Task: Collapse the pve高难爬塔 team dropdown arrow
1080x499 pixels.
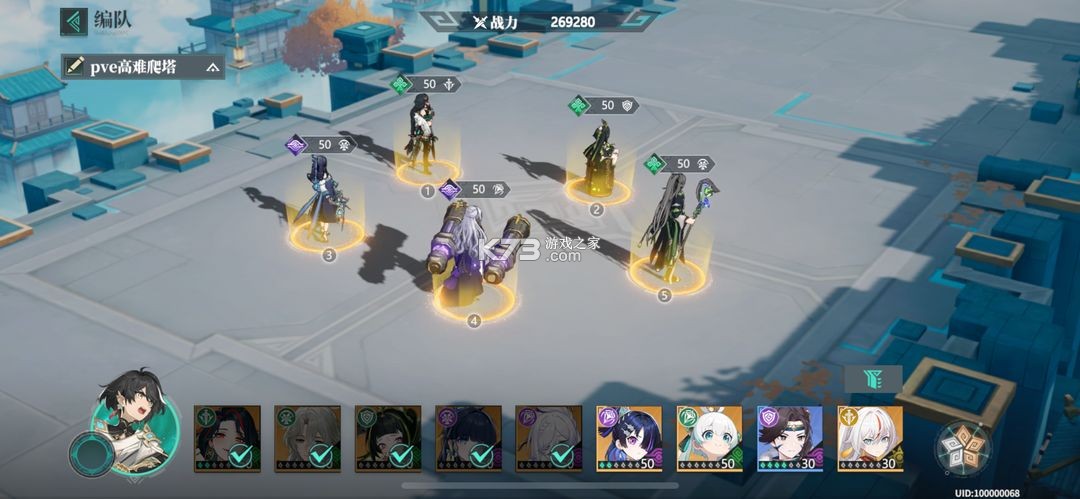Action: pos(212,67)
